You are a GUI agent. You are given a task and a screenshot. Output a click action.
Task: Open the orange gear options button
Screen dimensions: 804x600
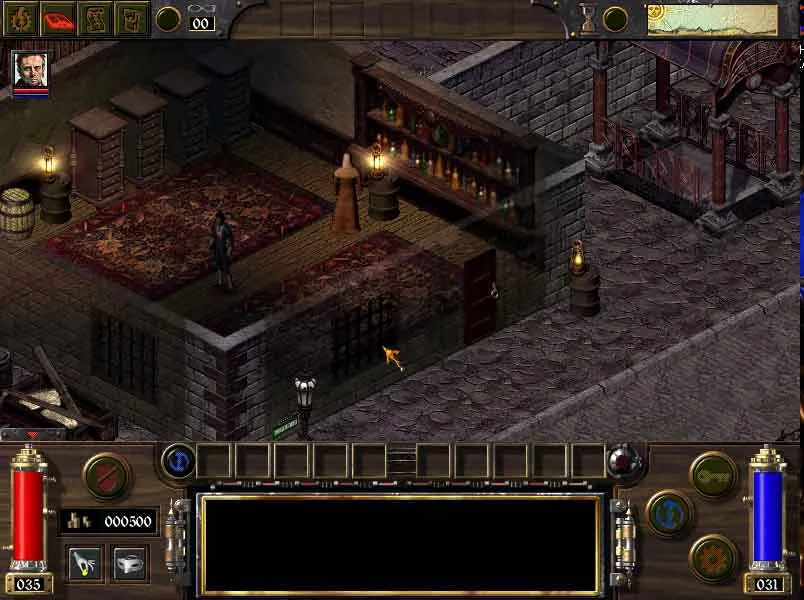click(x=713, y=556)
